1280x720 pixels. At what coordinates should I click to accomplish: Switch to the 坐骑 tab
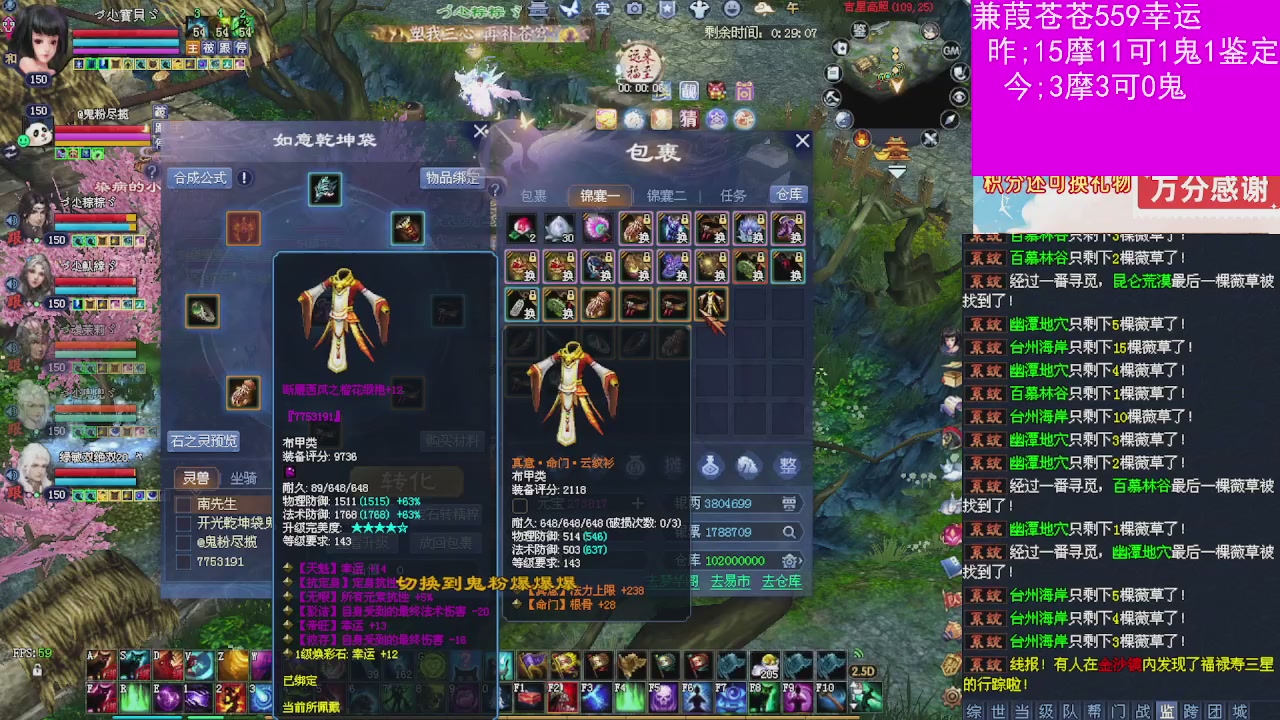point(243,478)
